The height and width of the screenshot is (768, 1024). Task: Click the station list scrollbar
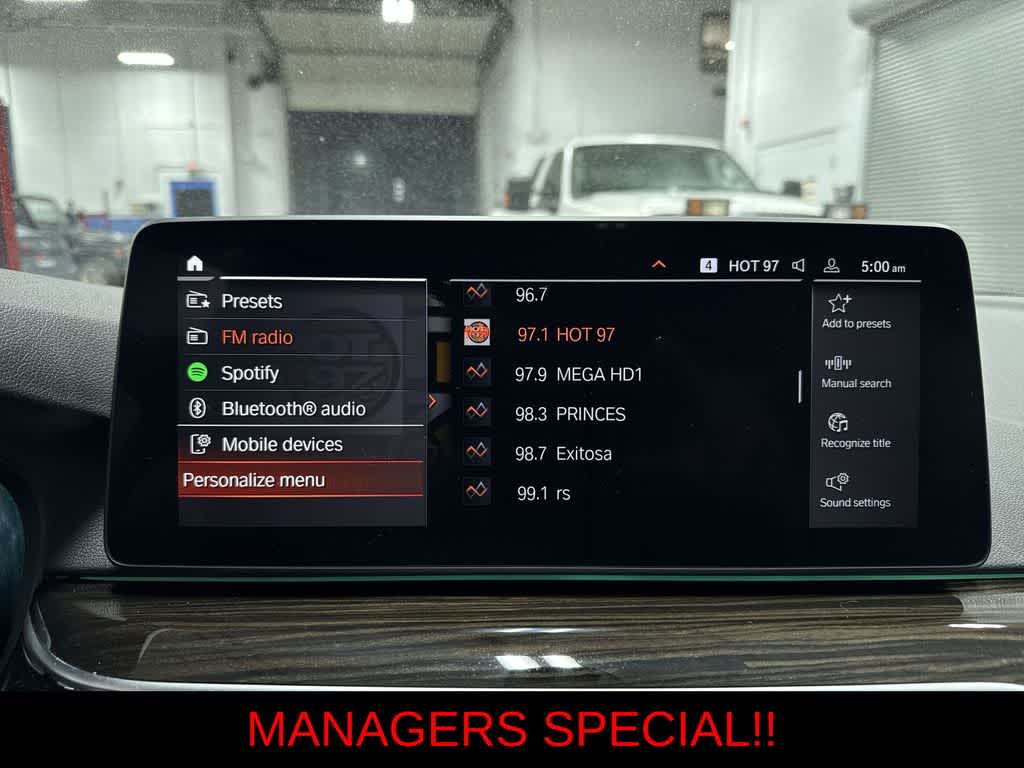pos(800,386)
